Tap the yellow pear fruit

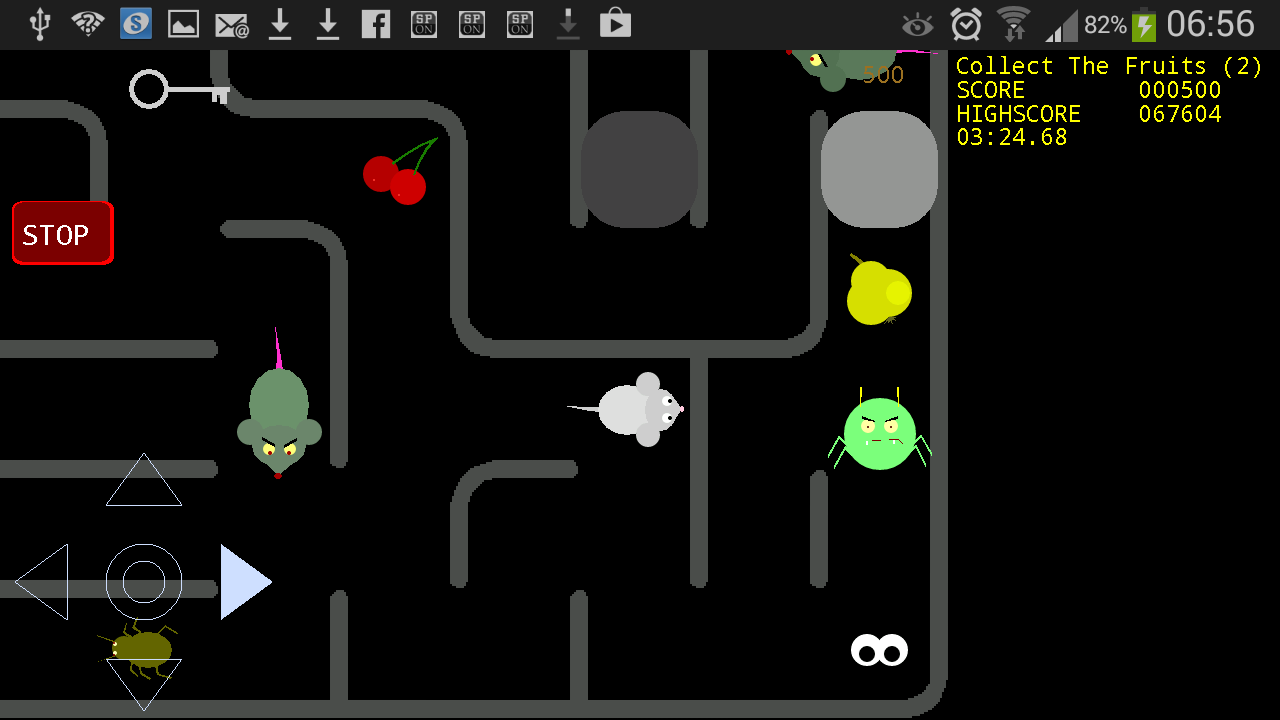click(878, 295)
